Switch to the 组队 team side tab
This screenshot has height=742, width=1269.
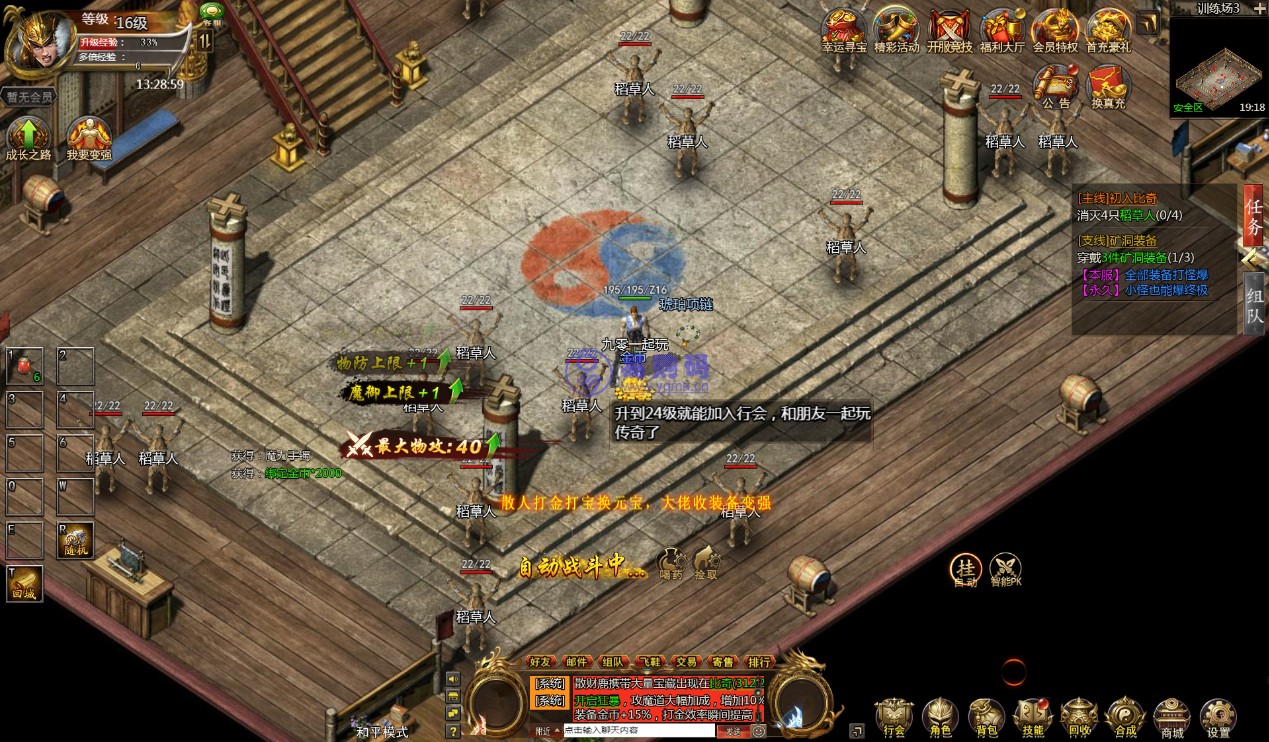(x=1253, y=303)
